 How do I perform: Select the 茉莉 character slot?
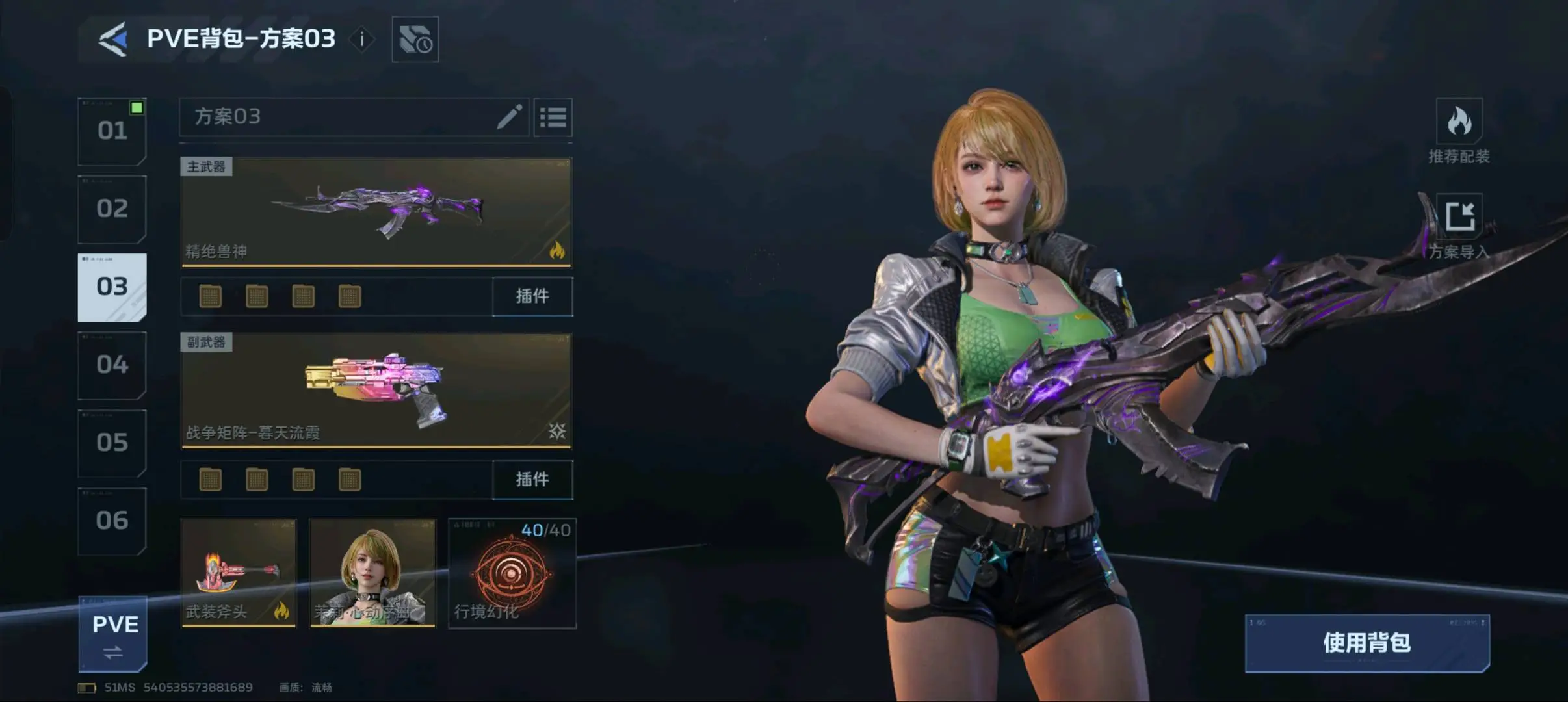point(372,573)
